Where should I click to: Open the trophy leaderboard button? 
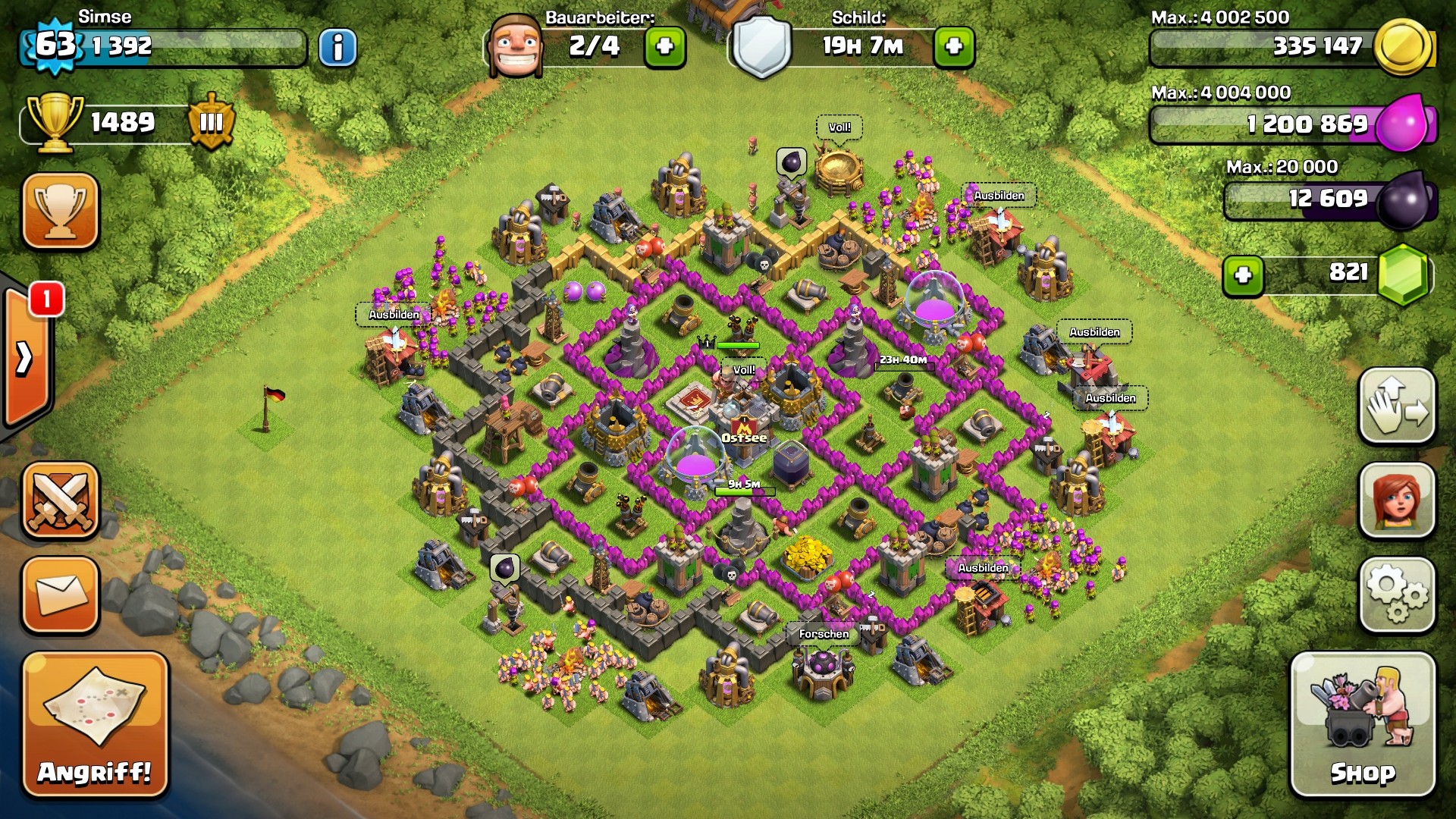(x=61, y=211)
